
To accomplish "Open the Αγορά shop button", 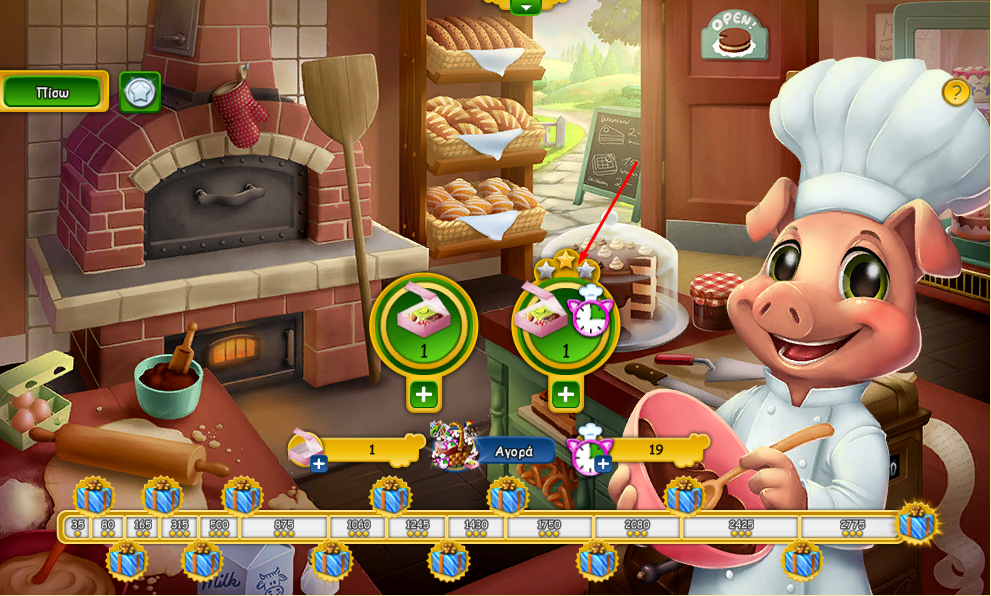I will click(513, 450).
